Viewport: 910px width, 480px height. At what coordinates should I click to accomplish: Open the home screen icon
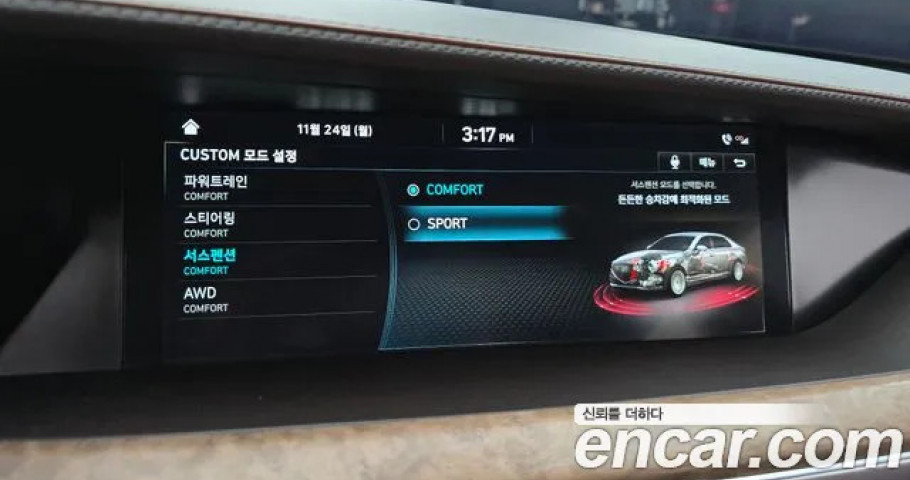click(x=190, y=127)
